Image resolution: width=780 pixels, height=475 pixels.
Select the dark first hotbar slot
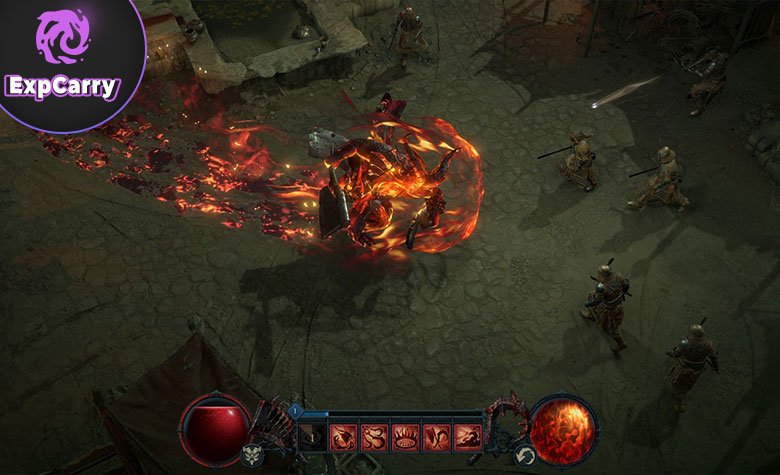click(312, 436)
